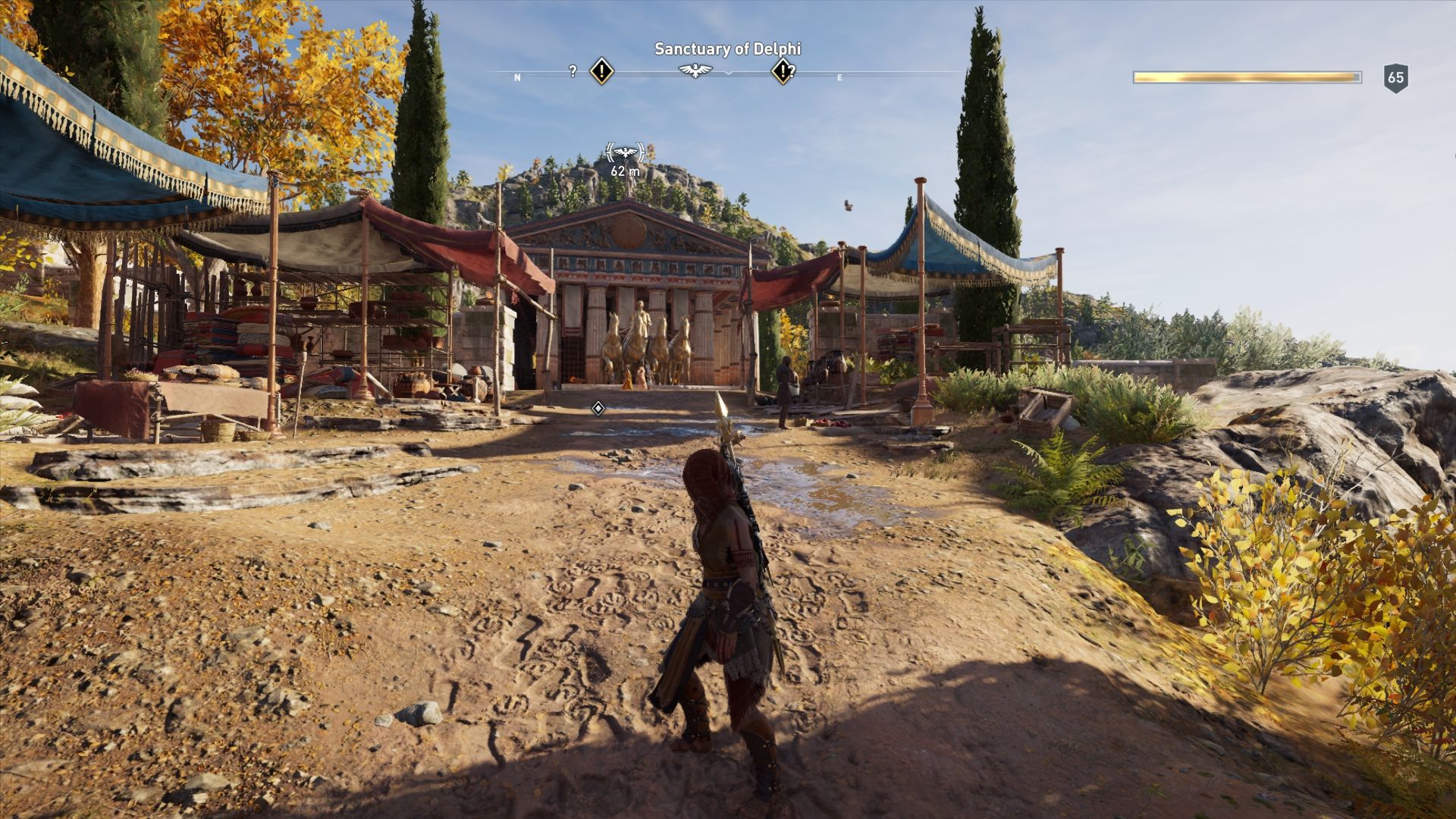The width and height of the screenshot is (1456, 819).
Task: Select the lone question mark beside compass N
Action: pyautogui.click(x=573, y=71)
